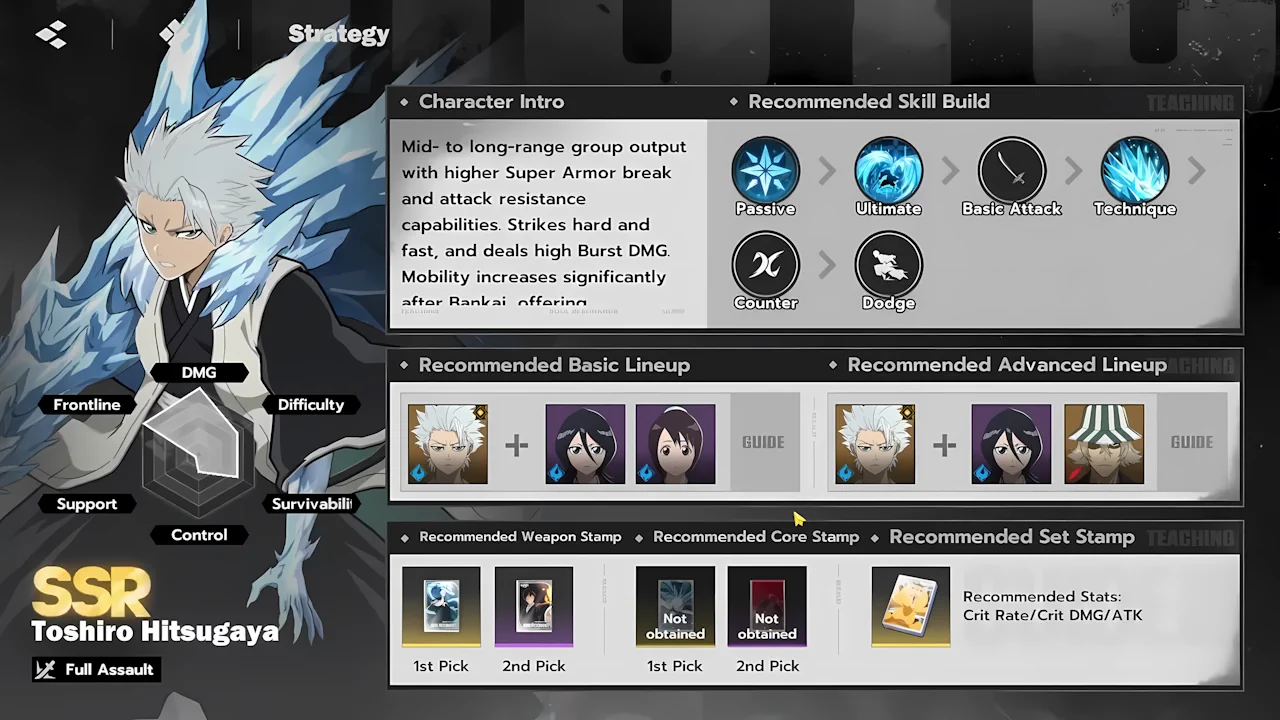Open GUIDE for the Recommended Advanced Lineup
1280x720 pixels.
click(x=1191, y=442)
